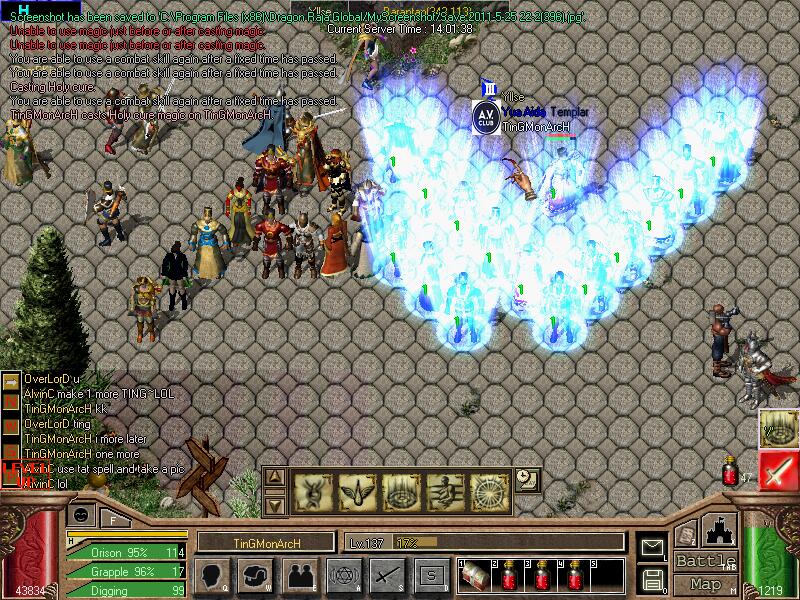800x600 pixels.
Task: Open the mail envelope icon
Action: coord(653,546)
